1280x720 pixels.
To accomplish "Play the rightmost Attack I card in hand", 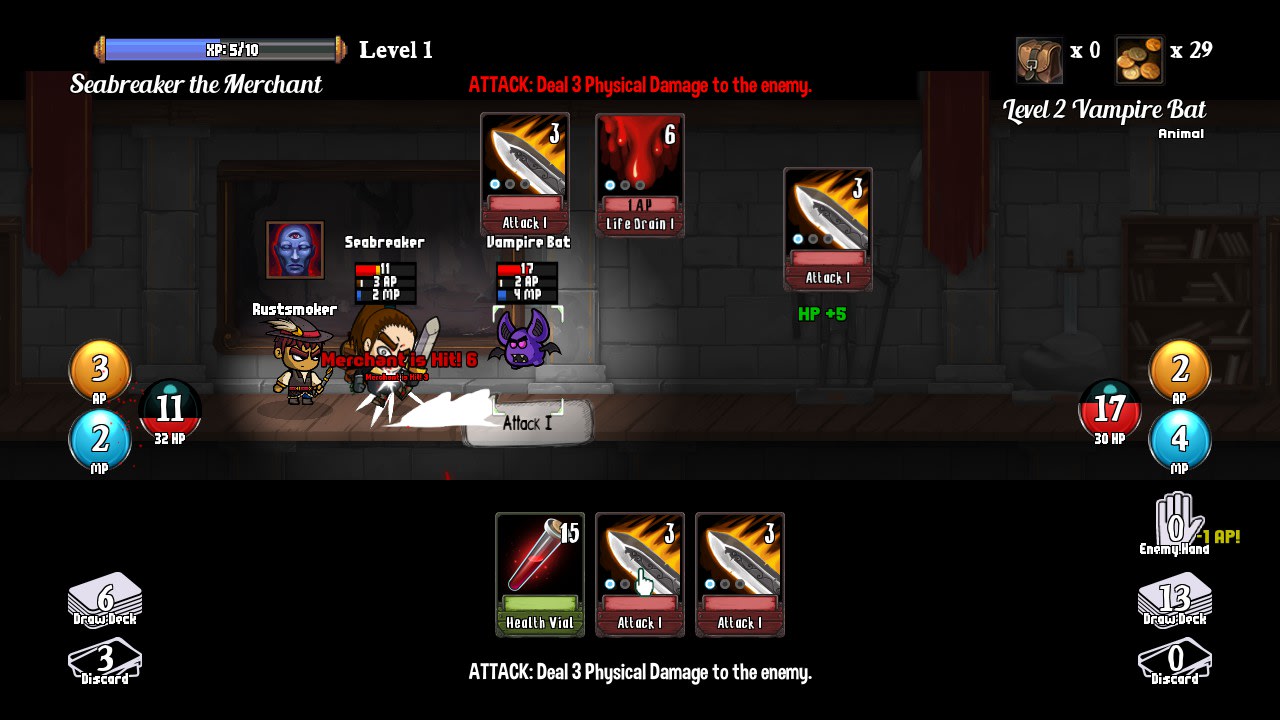I will pos(740,575).
